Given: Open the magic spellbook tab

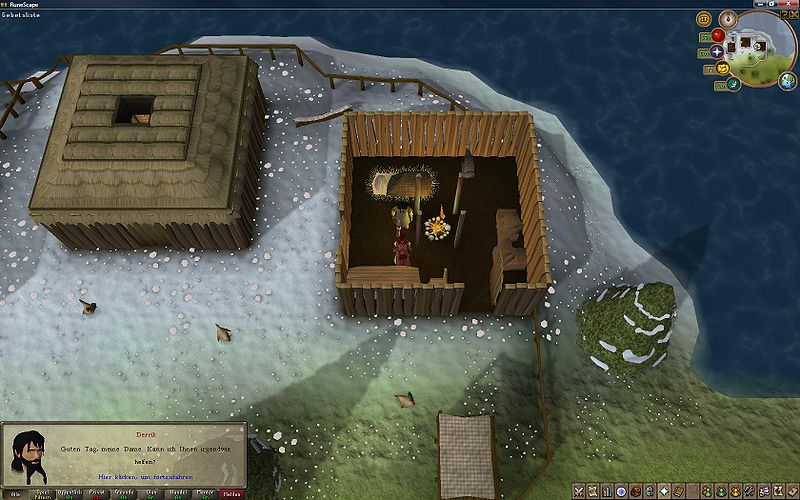Looking at the screenshot, I should (678, 491).
